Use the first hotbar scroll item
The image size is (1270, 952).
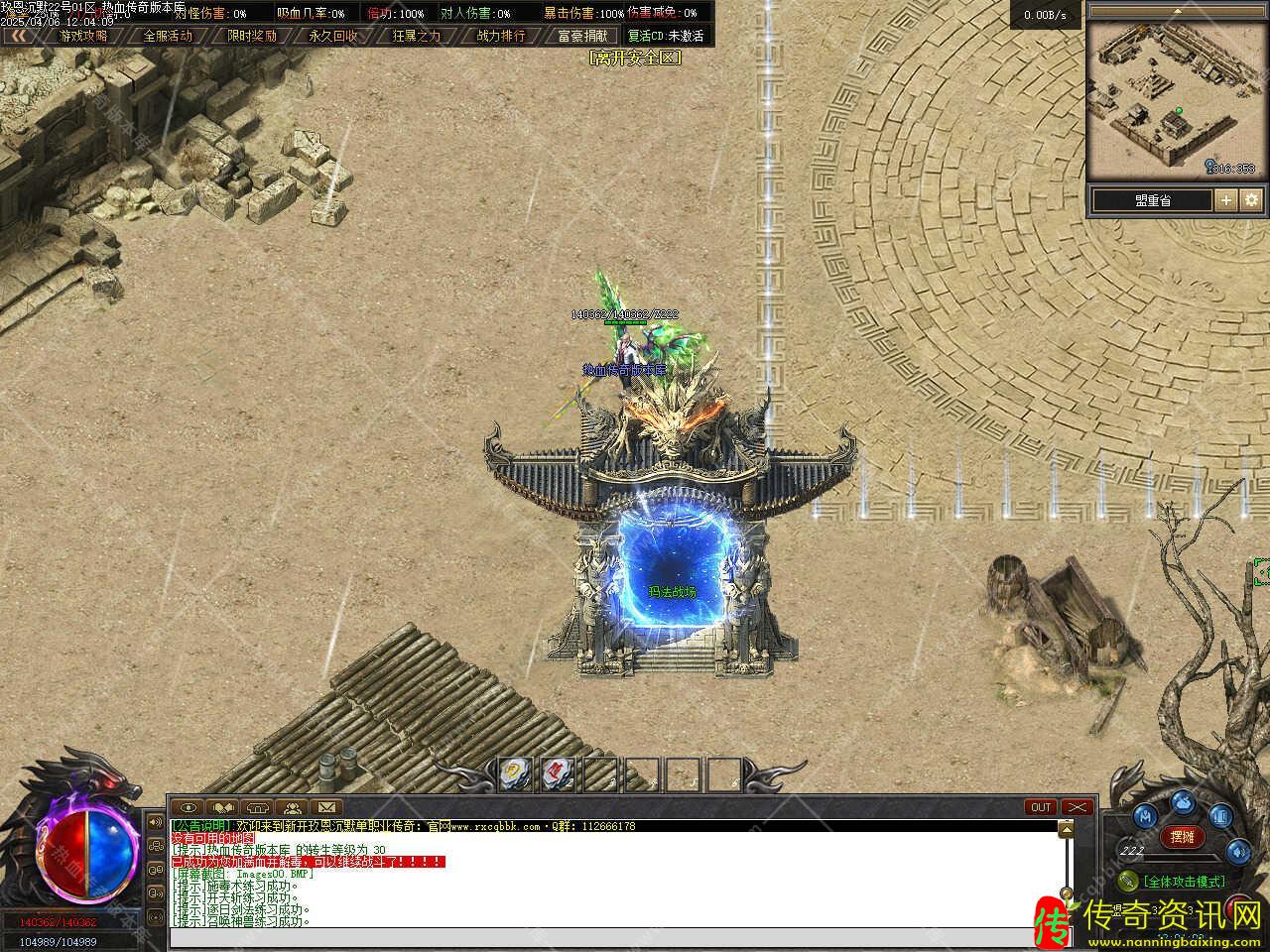pos(515,772)
